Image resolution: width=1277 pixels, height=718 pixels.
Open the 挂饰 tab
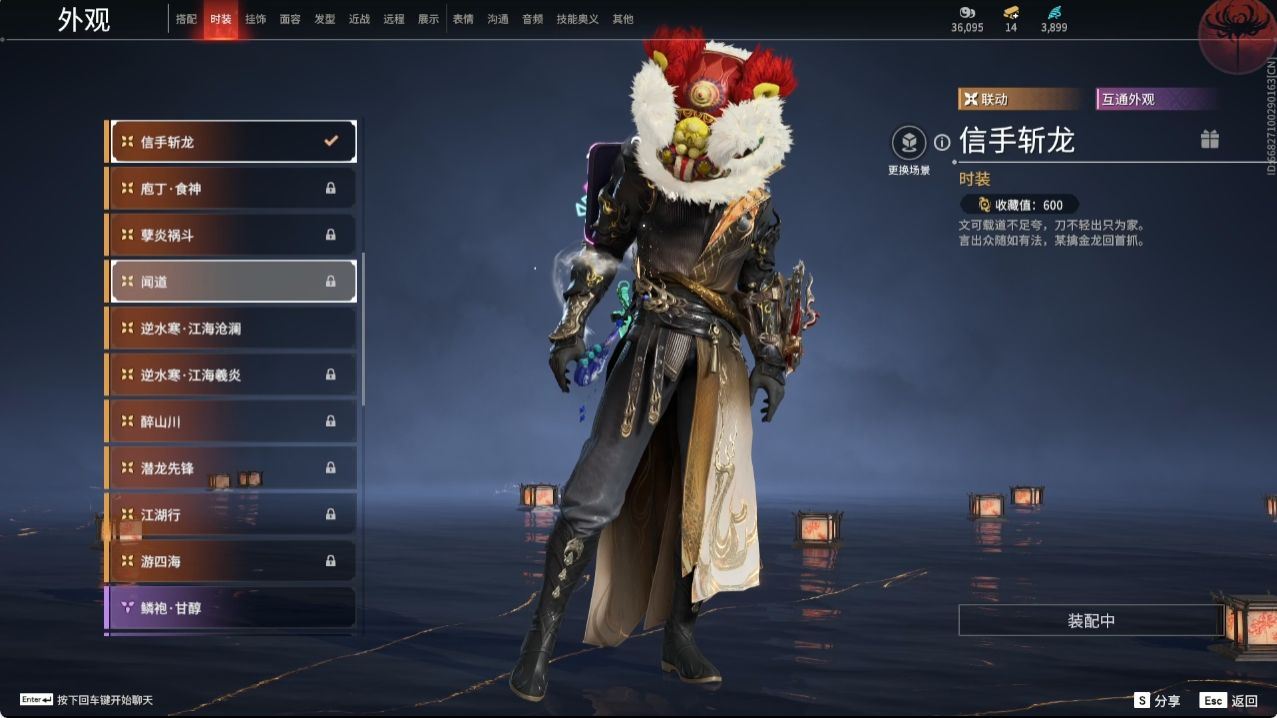pyautogui.click(x=255, y=19)
